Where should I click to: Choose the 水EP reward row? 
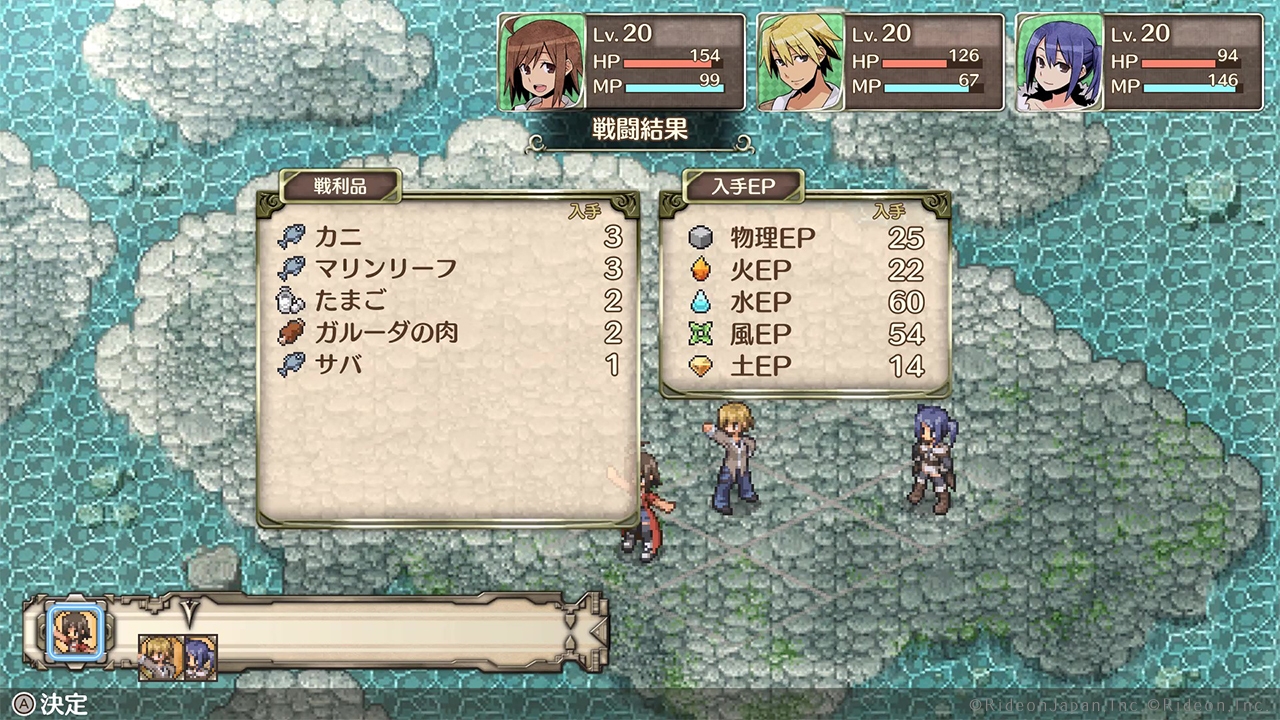click(x=805, y=302)
